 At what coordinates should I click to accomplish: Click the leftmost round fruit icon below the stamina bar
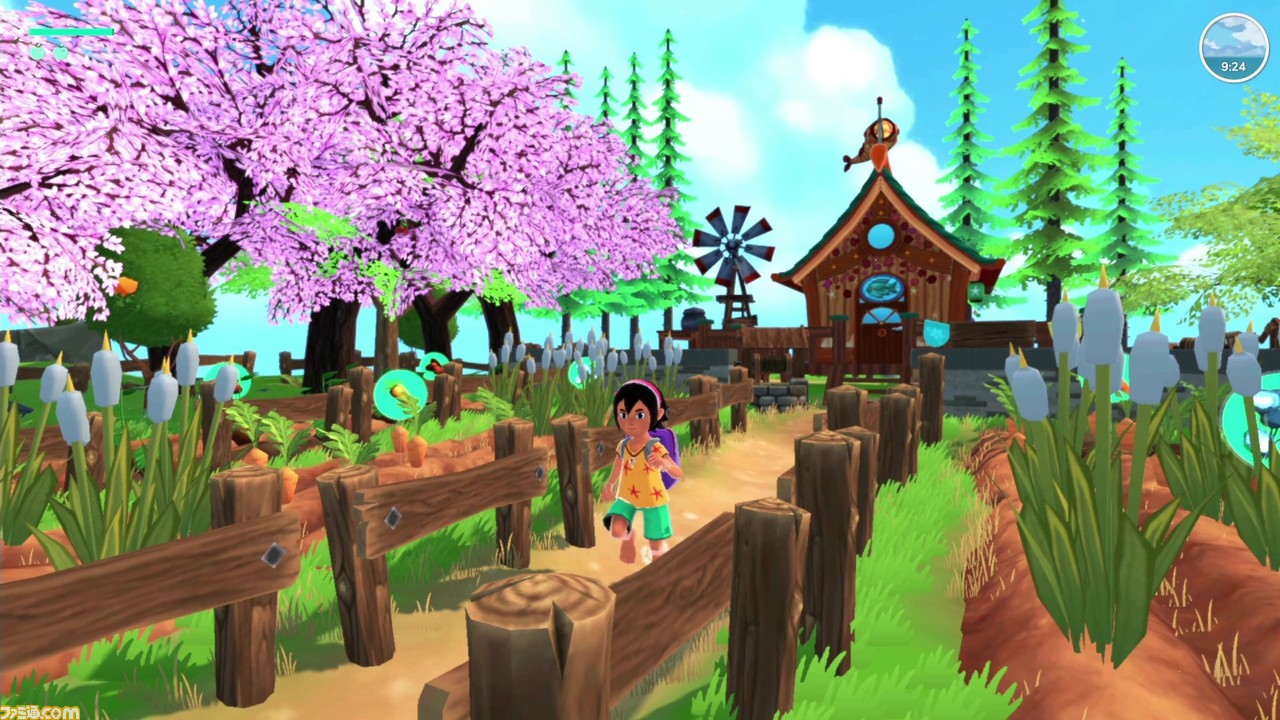(x=37, y=52)
